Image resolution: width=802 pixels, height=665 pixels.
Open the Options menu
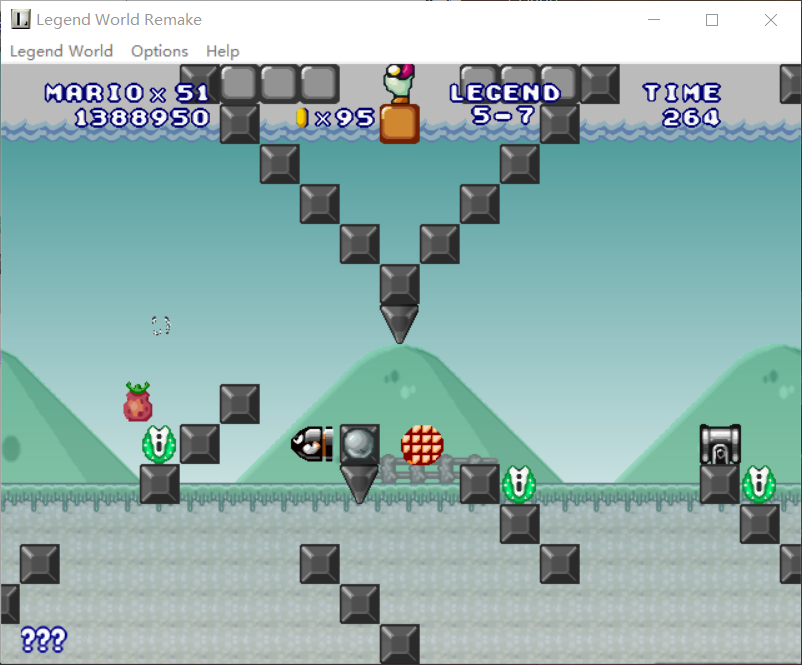tap(159, 51)
